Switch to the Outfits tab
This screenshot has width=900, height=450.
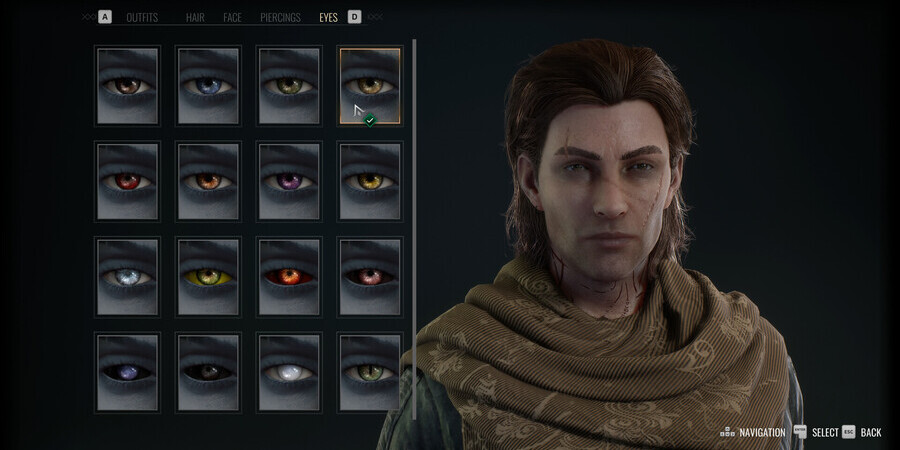tap(142, 17)
